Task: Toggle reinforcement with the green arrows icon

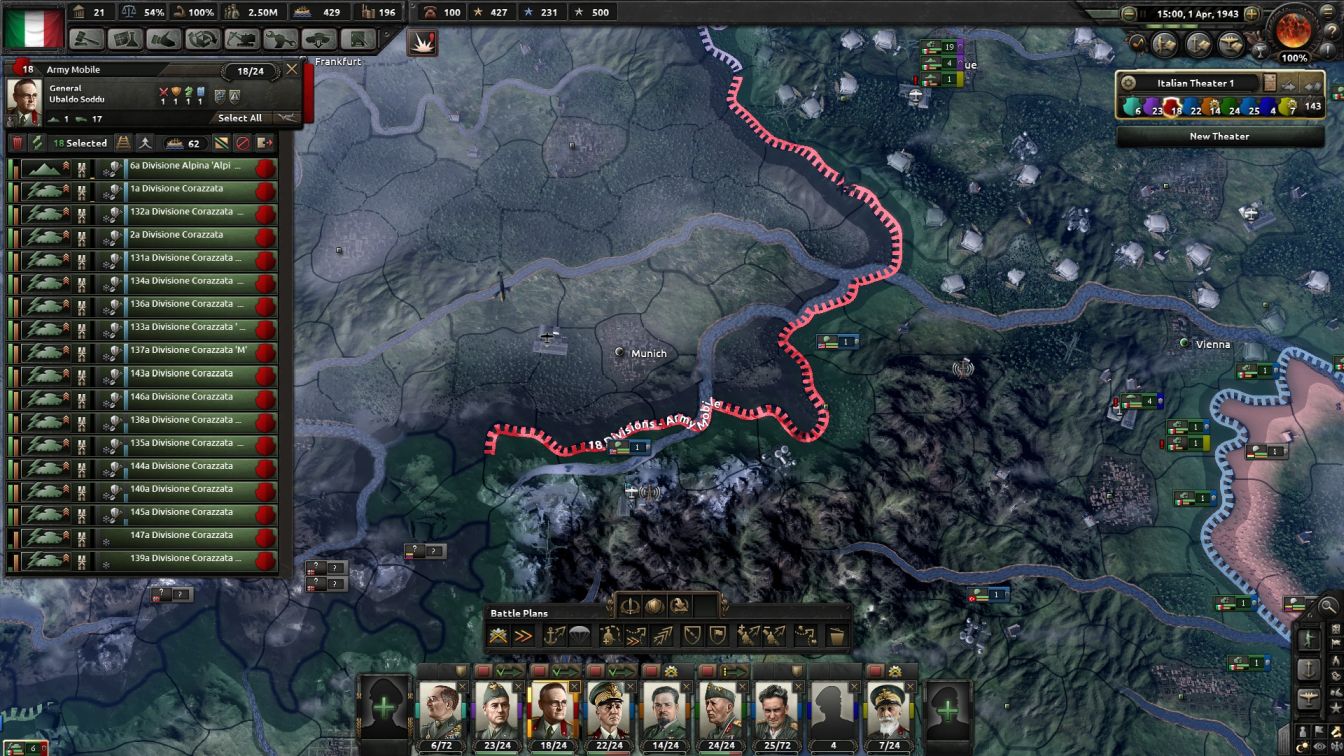Action: [x=37, y=143]
